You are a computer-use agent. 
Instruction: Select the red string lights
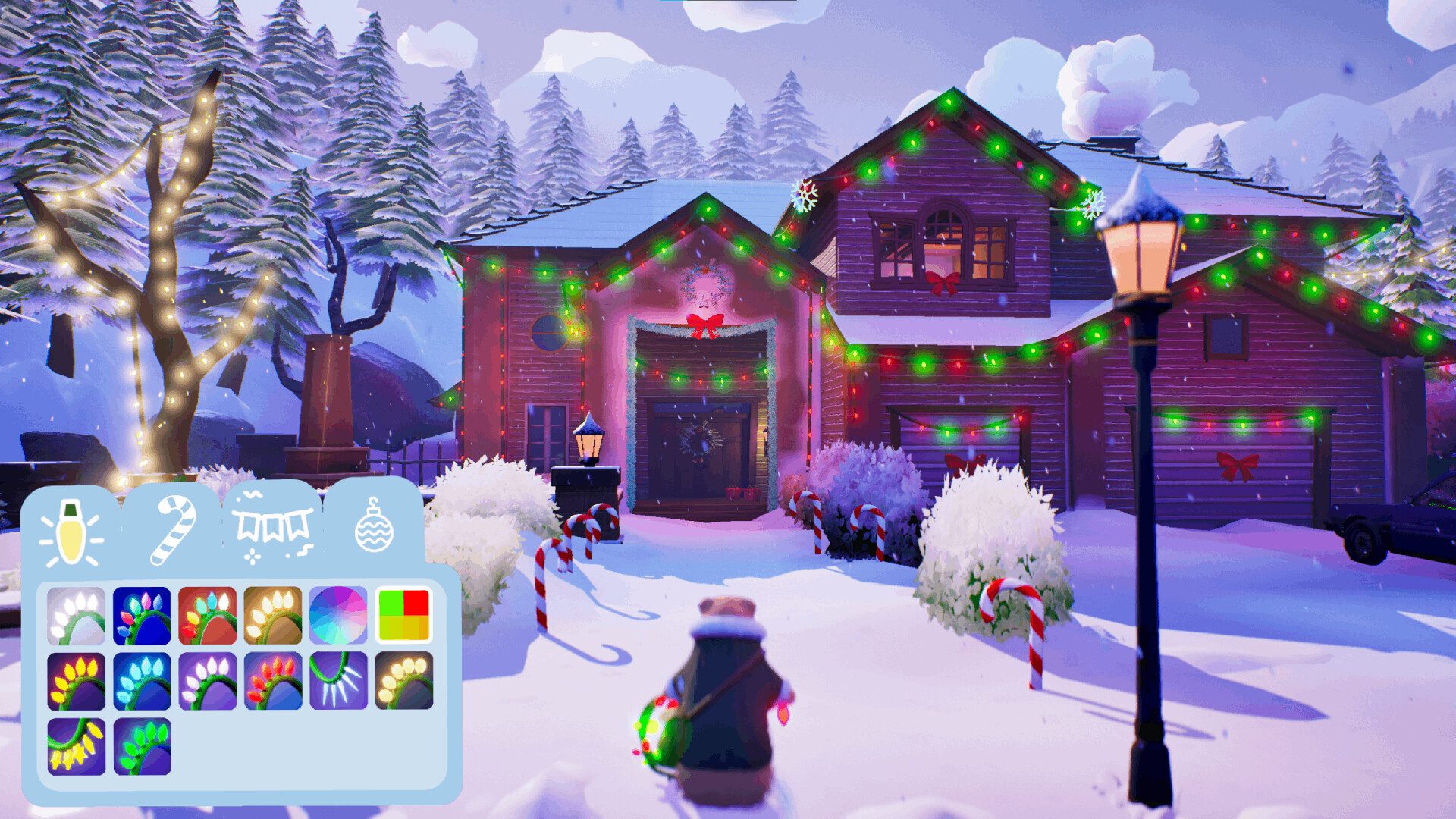point(273,681)
